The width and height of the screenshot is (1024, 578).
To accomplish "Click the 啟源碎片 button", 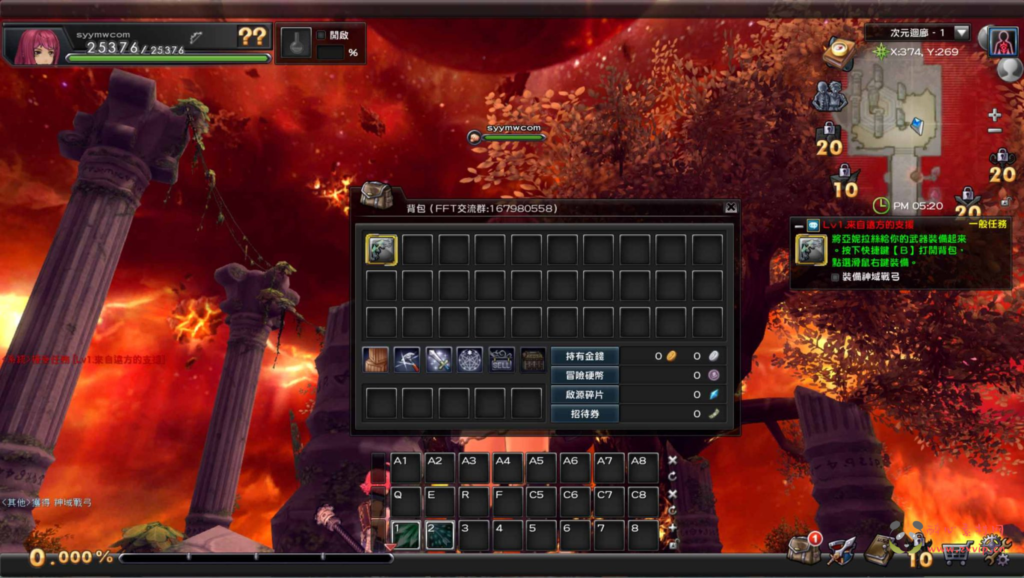I will [x=585, y=394].
